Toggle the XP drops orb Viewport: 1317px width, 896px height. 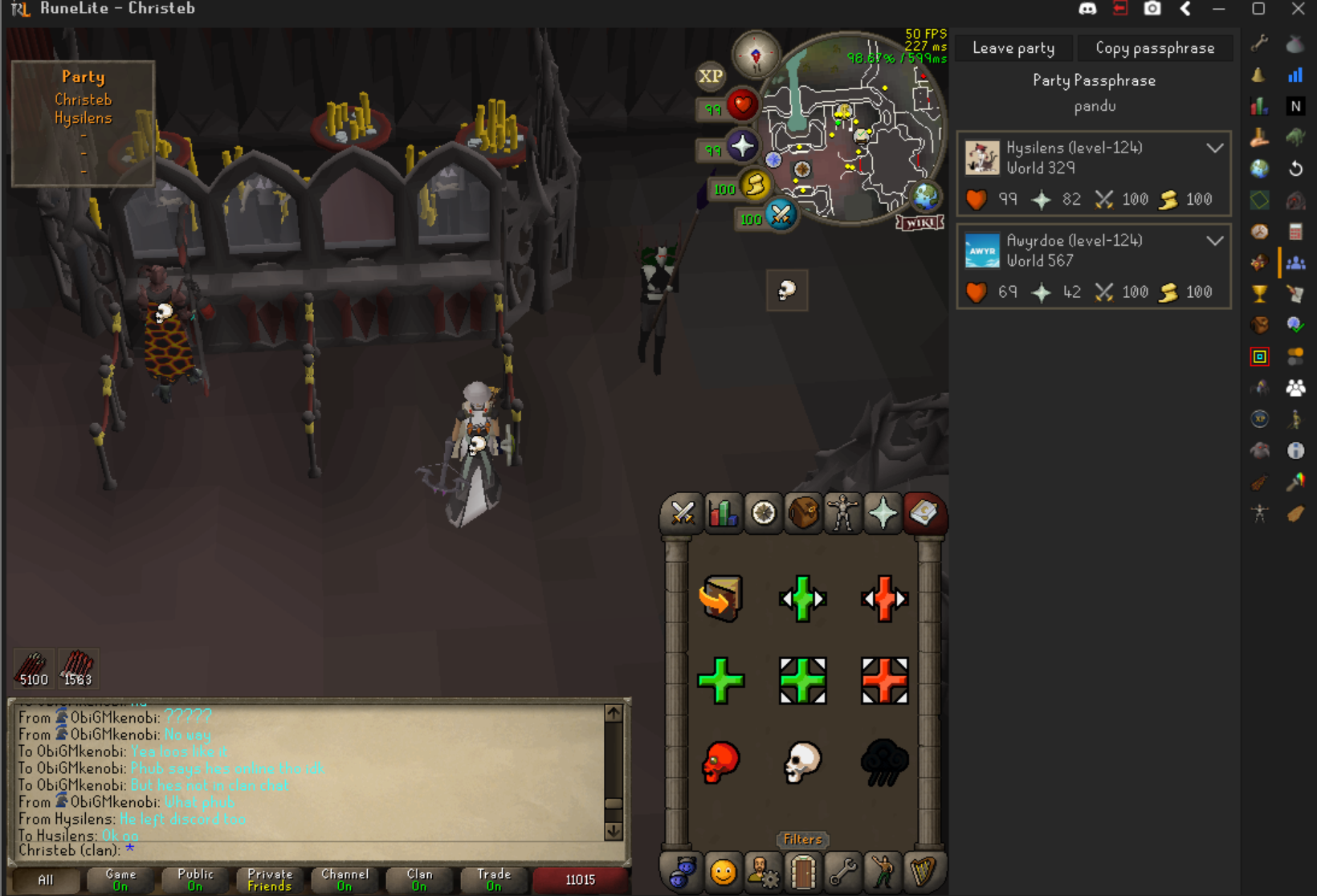710,76
